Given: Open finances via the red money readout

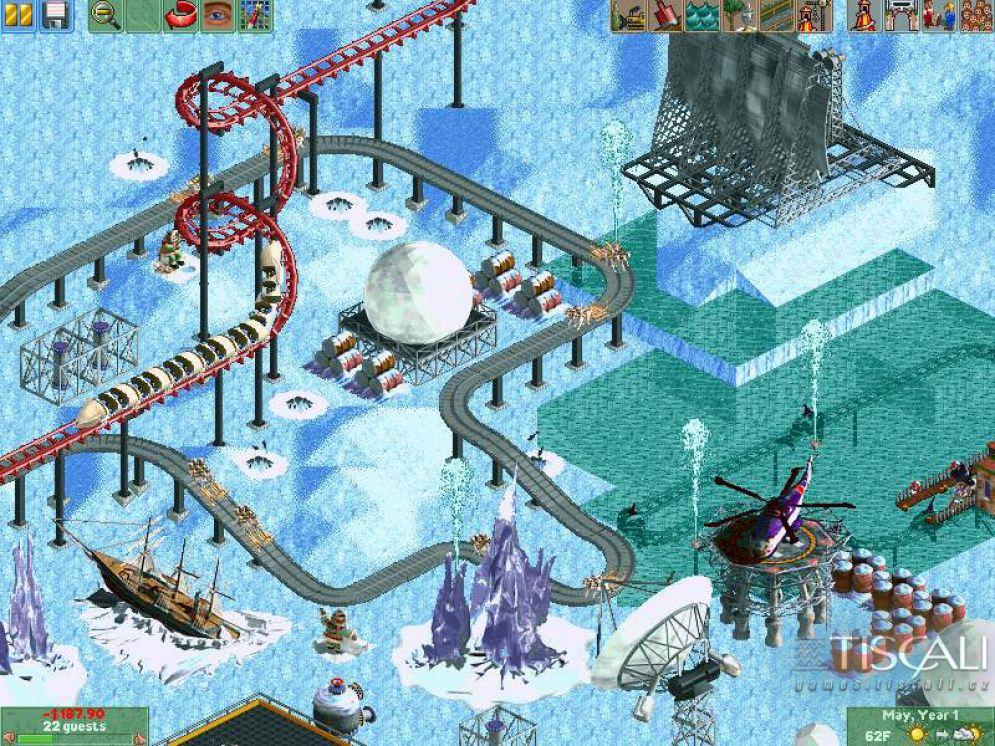Looking at the screenshot, I should coord(73,714).
